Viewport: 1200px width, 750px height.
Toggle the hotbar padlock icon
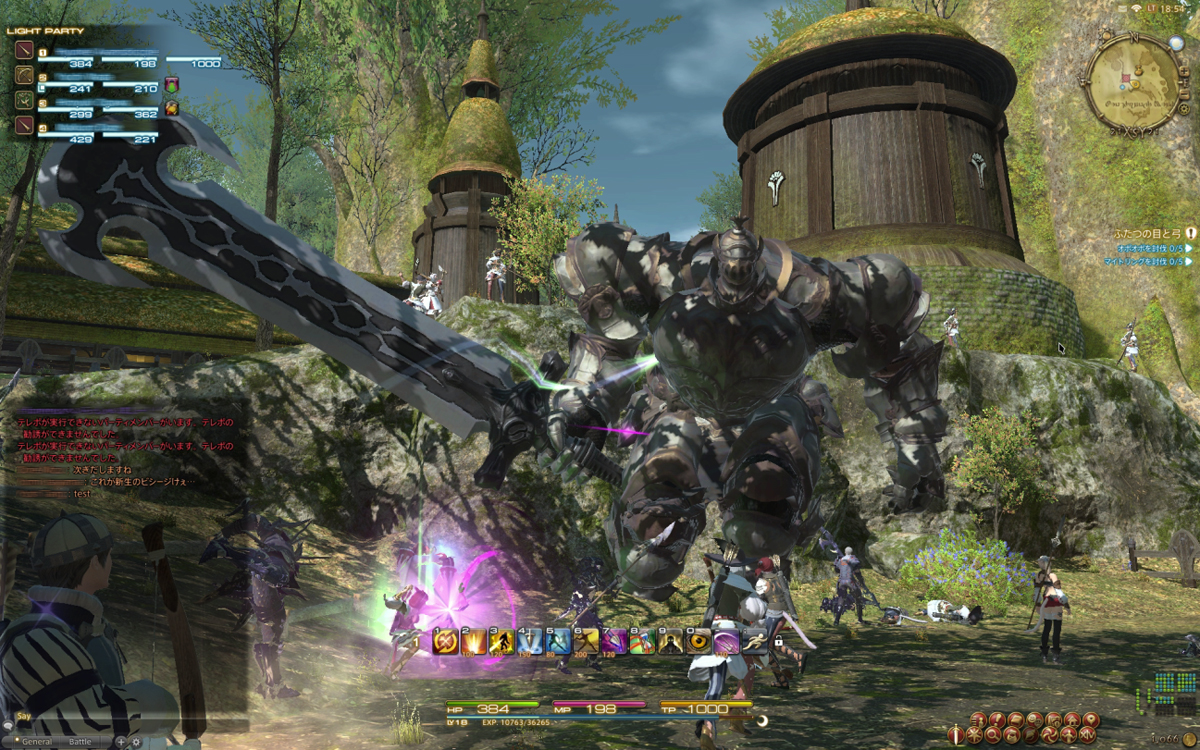tap(777, 640)
